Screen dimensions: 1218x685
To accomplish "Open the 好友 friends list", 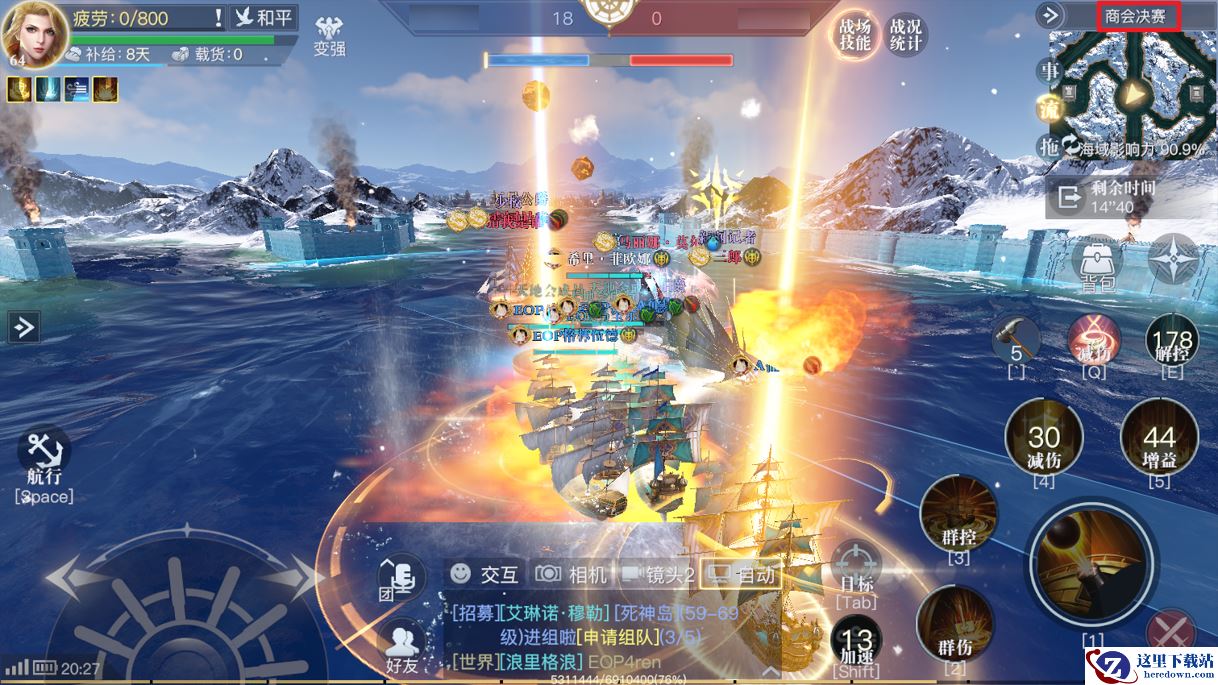I will click(x=402, y=645).
